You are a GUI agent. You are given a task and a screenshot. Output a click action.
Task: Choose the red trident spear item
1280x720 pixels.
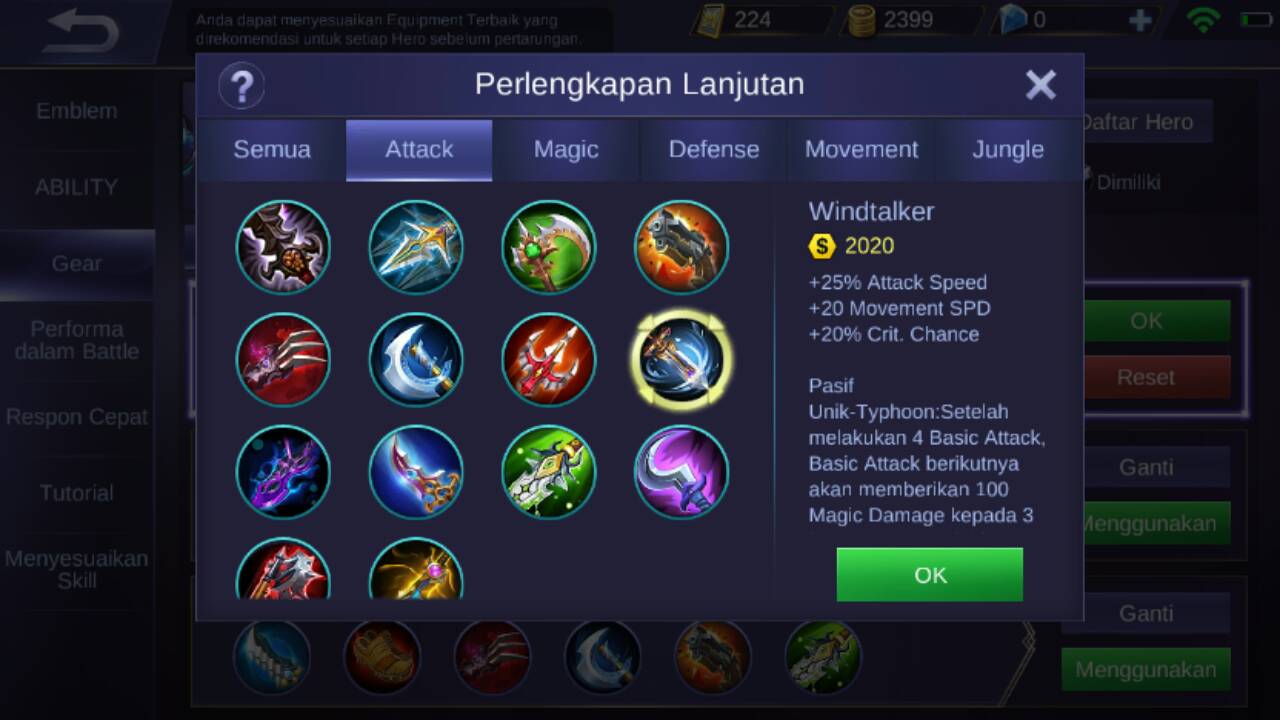[x=549, y=359]
